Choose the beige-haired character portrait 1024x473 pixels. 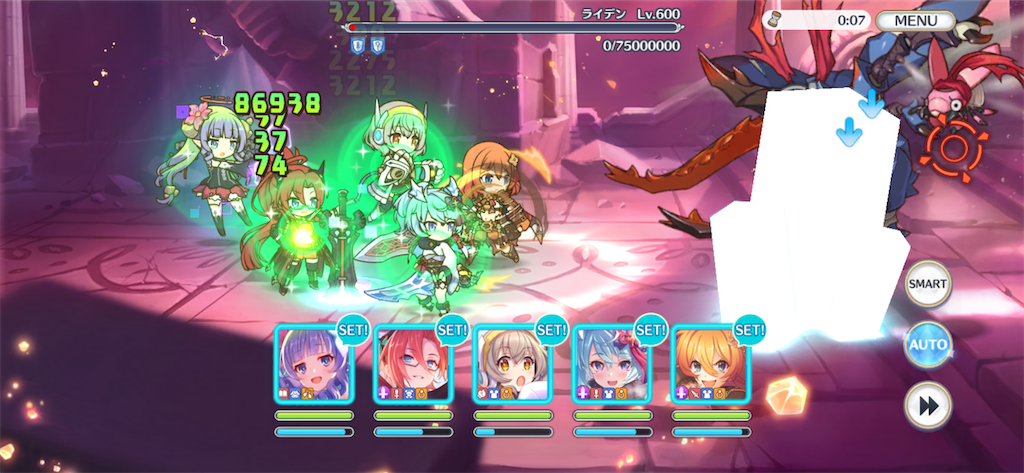512,364
